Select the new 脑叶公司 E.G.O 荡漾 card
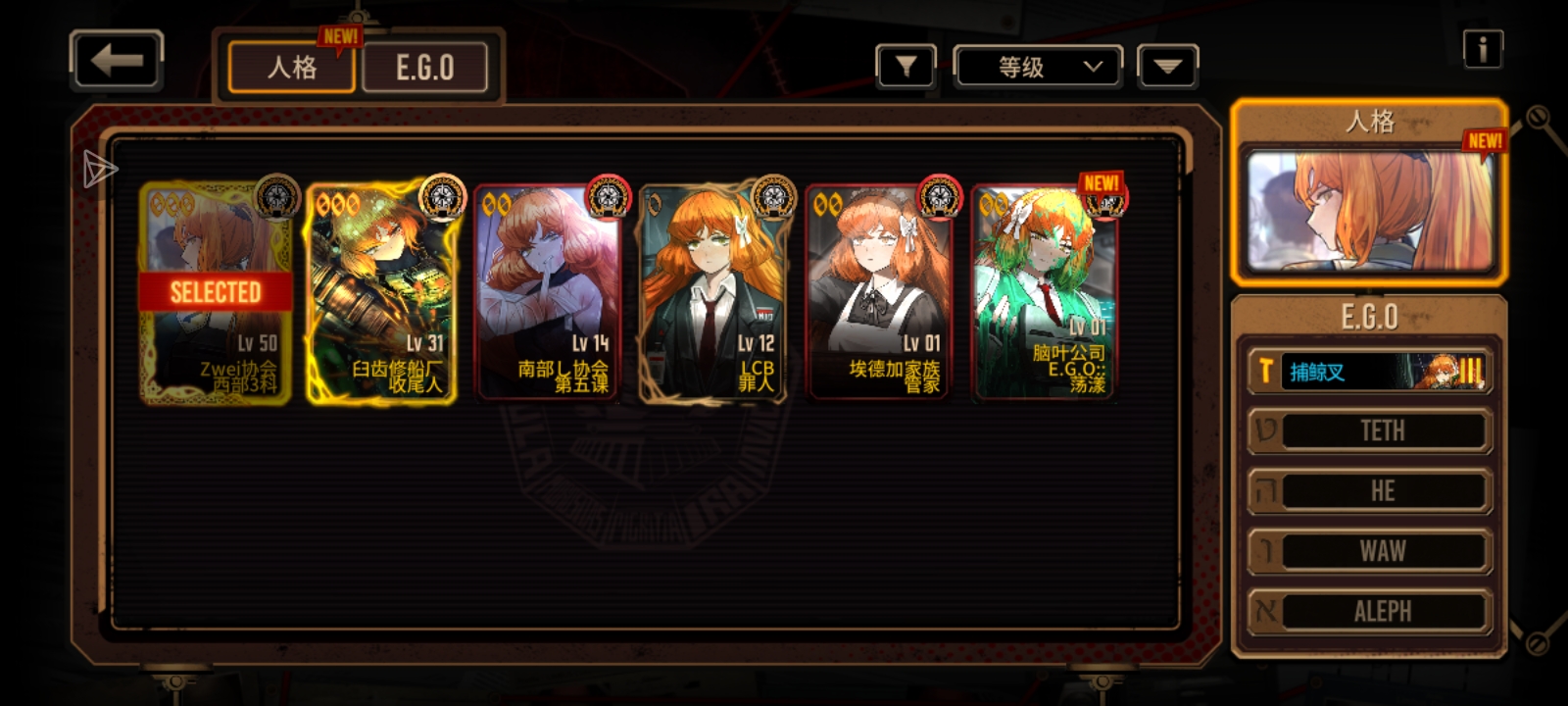The image size is (1568, 706). [x=1045, y=292]
